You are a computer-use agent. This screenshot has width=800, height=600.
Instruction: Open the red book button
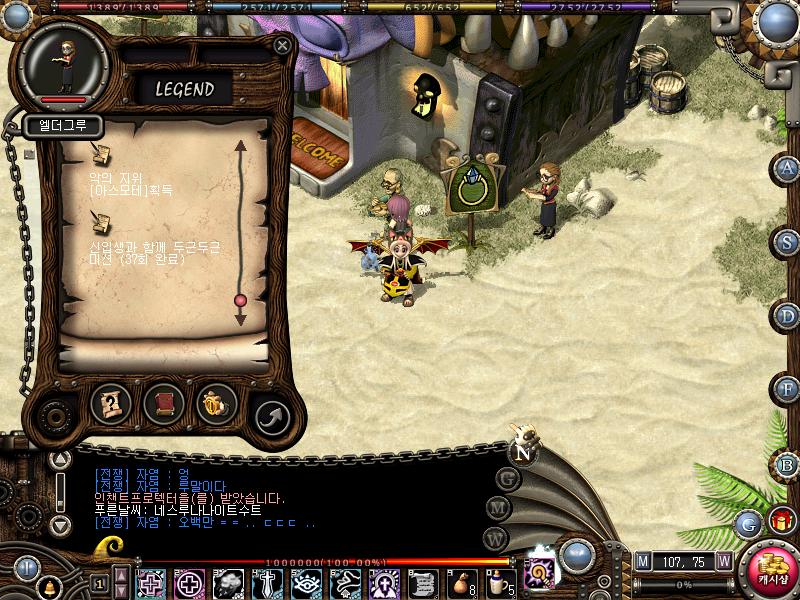[164, 403]
